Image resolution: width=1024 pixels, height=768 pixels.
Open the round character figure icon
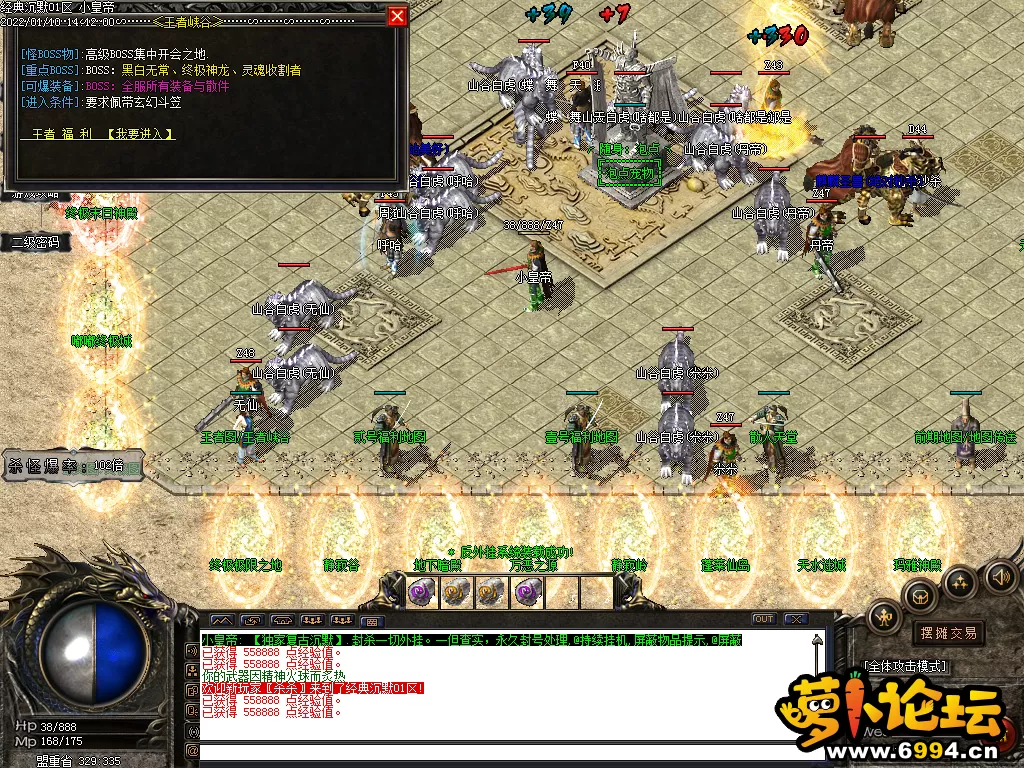[x=886, y=618]
